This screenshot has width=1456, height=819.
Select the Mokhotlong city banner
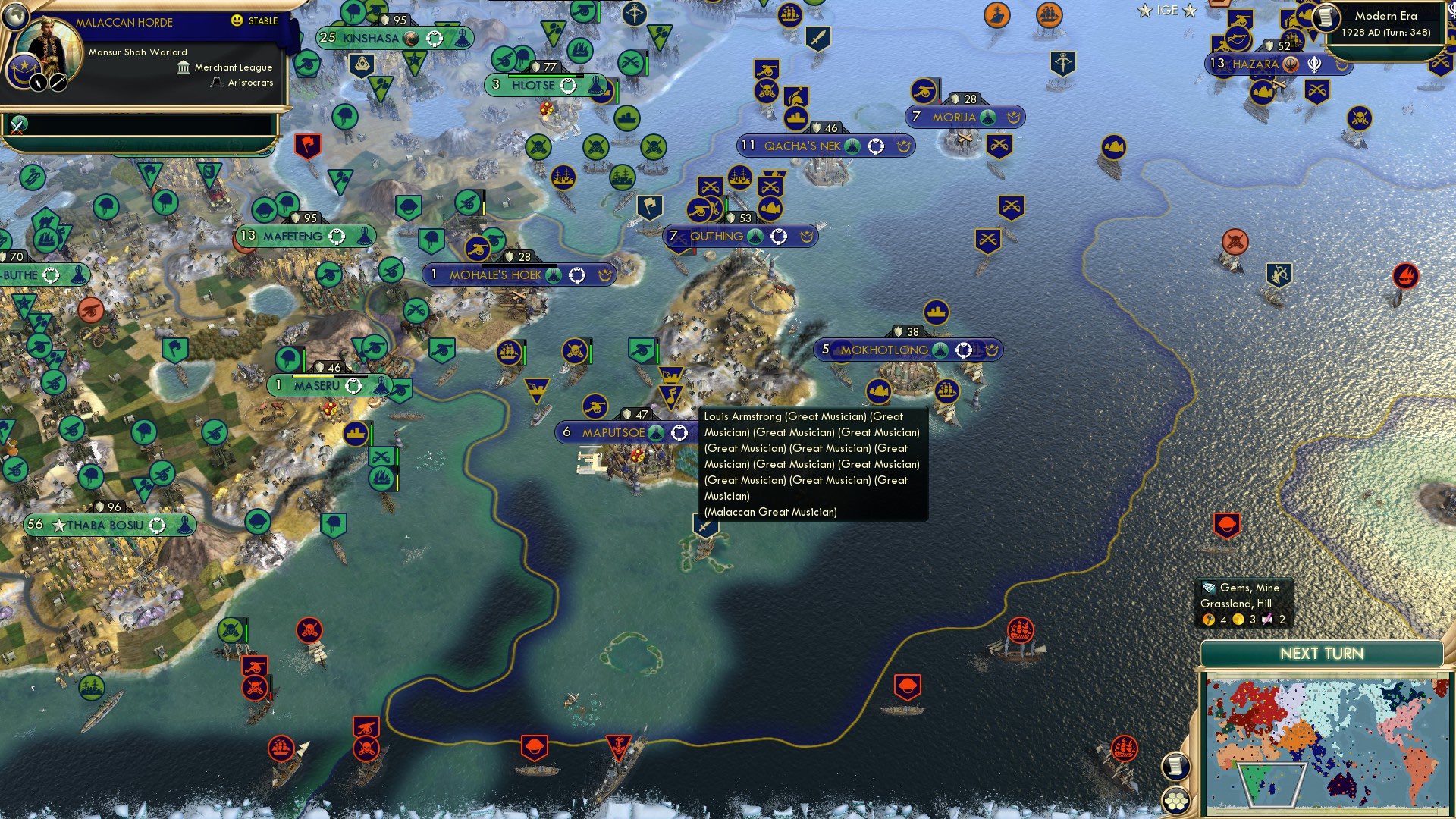point(884,350)
